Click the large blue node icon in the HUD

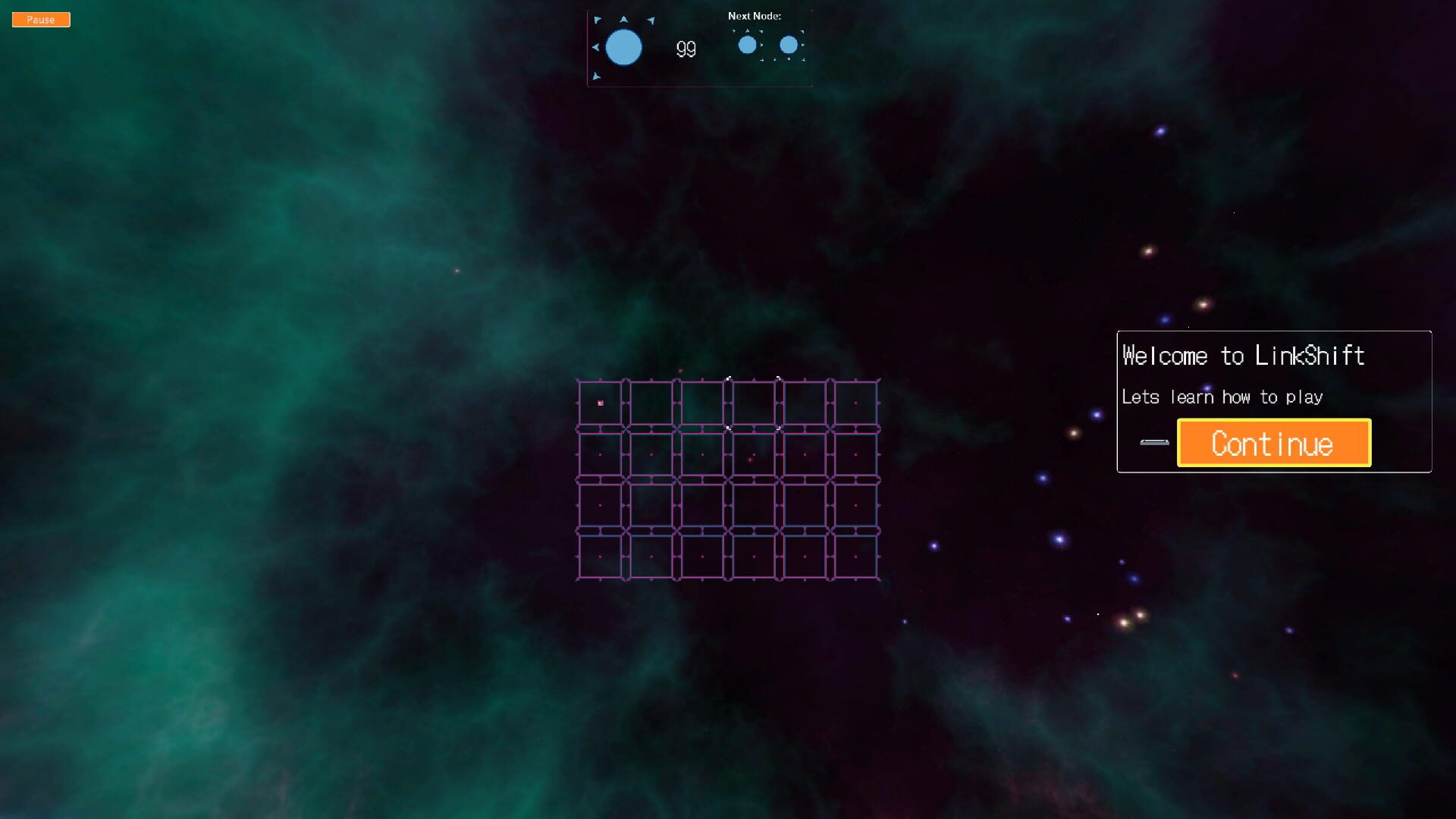point(623,47)
